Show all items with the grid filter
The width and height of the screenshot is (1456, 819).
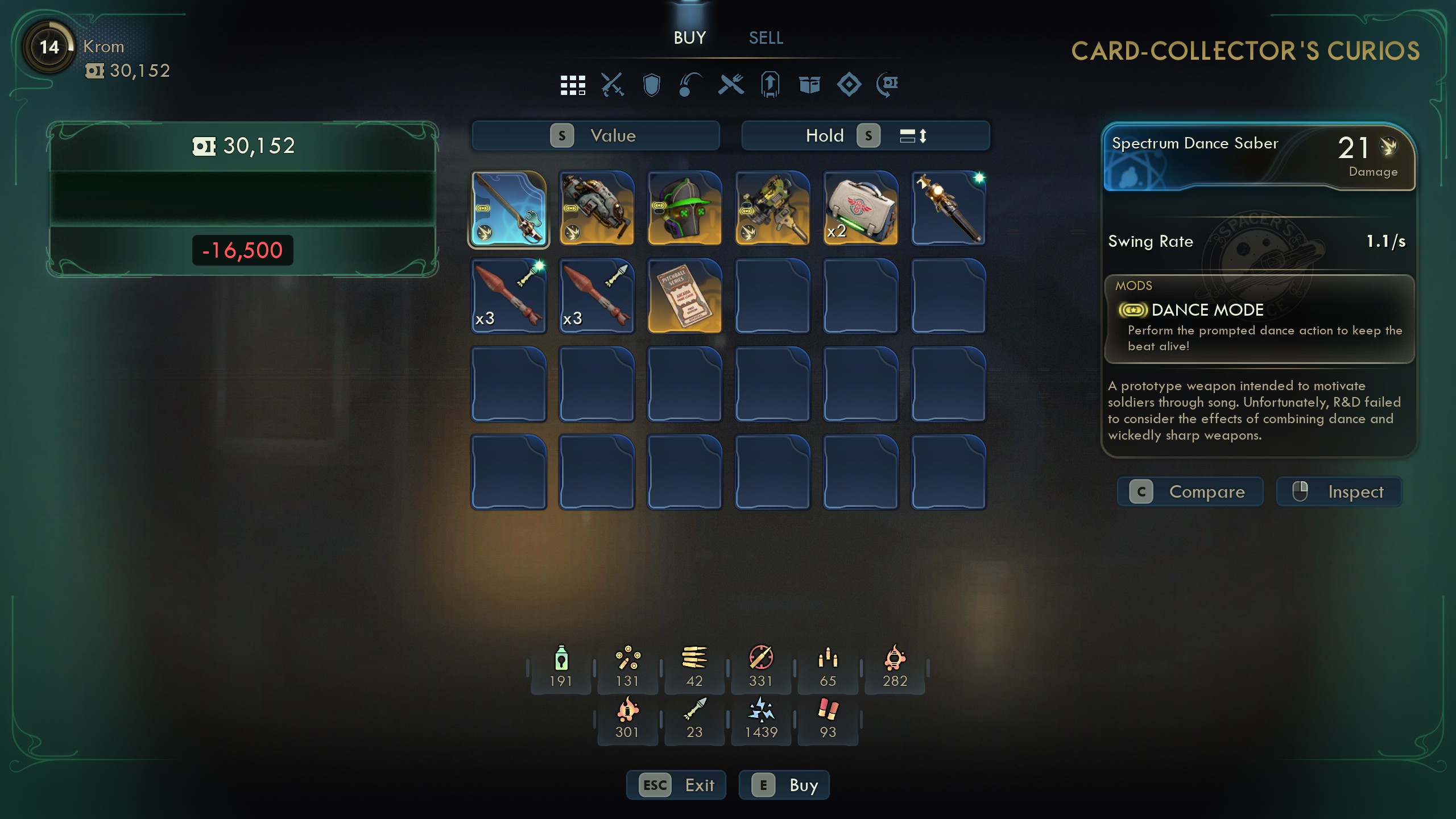(572, 85)
